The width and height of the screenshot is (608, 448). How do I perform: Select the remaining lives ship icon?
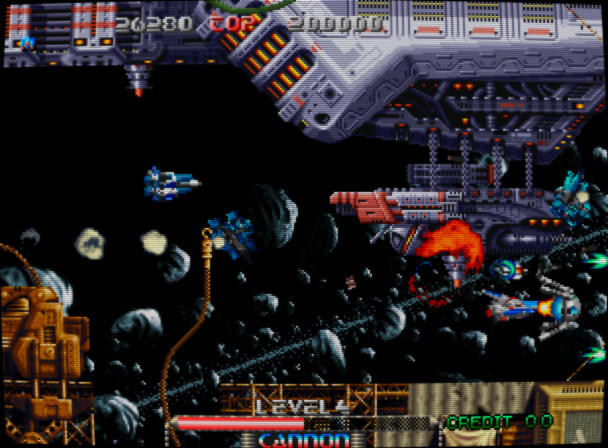pyautogui.click(x=27, y=42)
